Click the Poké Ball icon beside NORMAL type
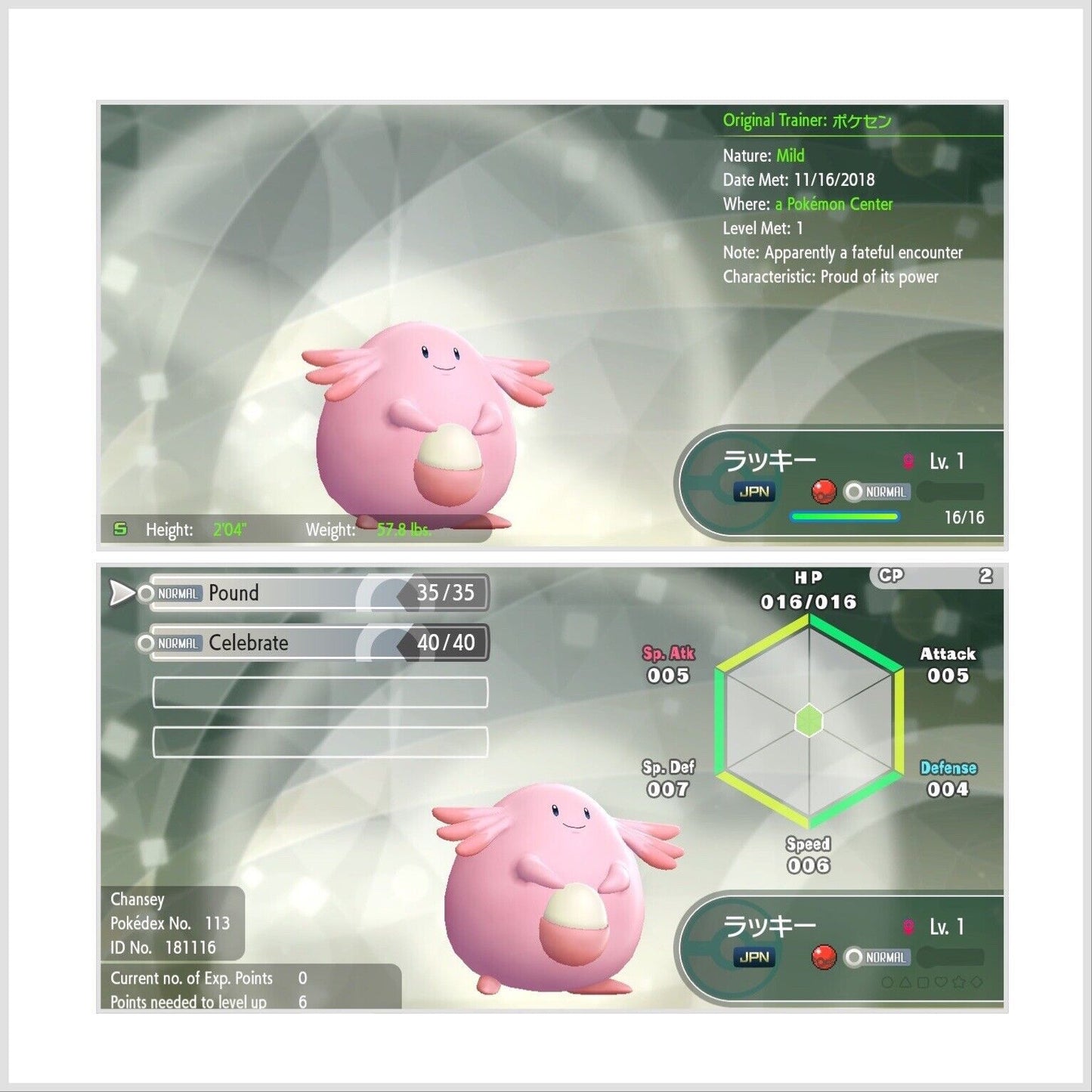The image size is (1092, 1092). click(823, 491)
